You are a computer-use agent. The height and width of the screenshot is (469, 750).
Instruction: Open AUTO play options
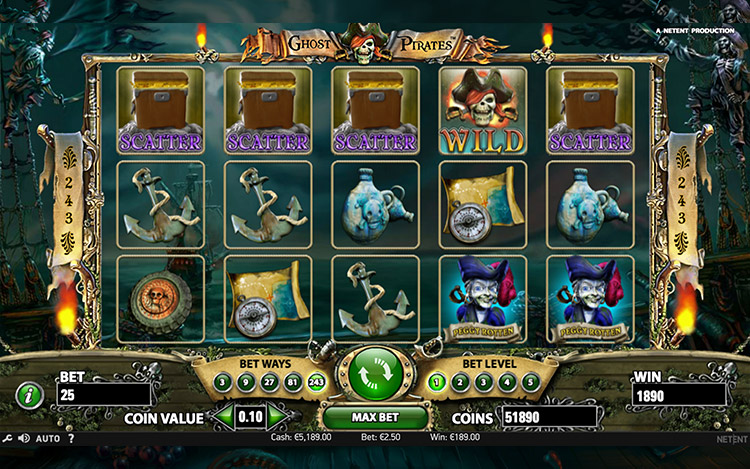[47, 438]
